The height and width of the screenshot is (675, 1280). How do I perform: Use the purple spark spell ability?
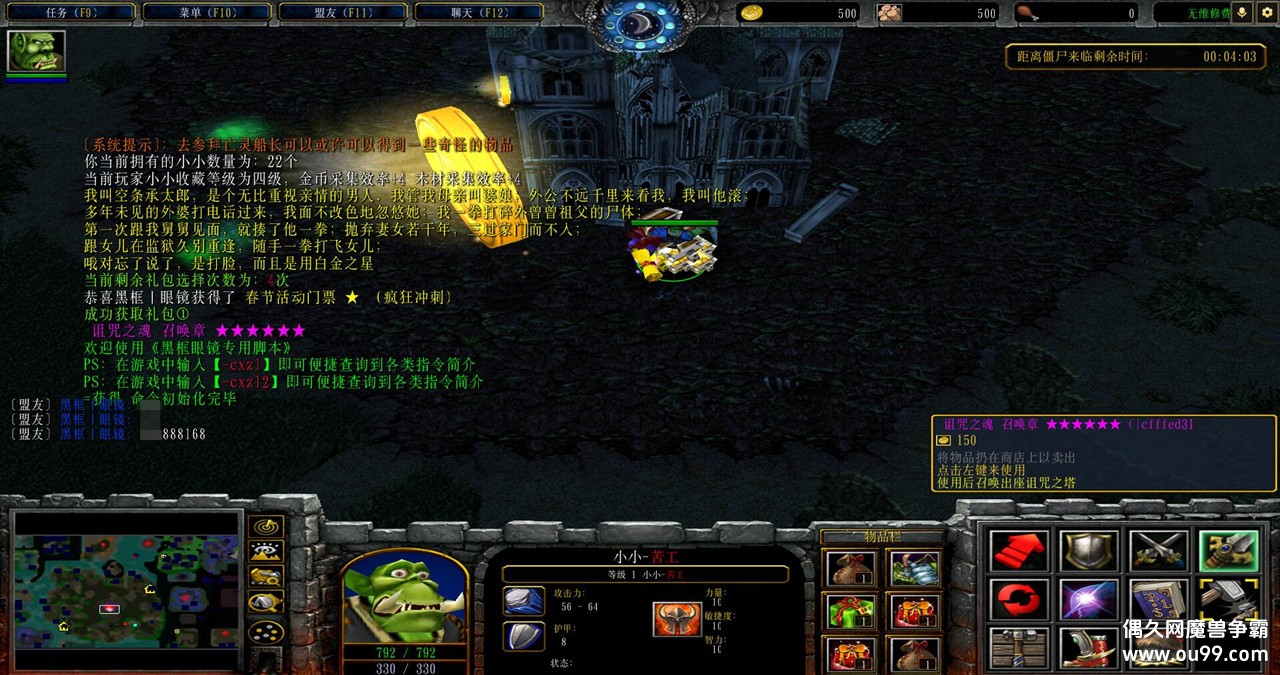click(1088, 599)
